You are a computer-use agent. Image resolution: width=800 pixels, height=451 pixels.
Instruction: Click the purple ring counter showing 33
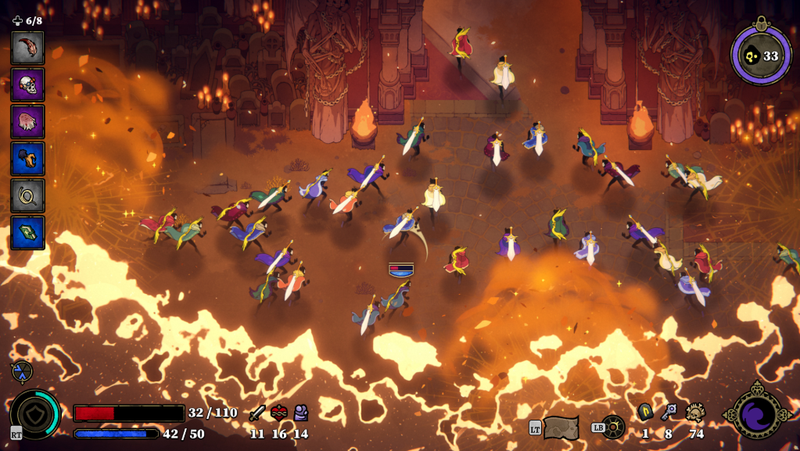[x=760, y=55]
